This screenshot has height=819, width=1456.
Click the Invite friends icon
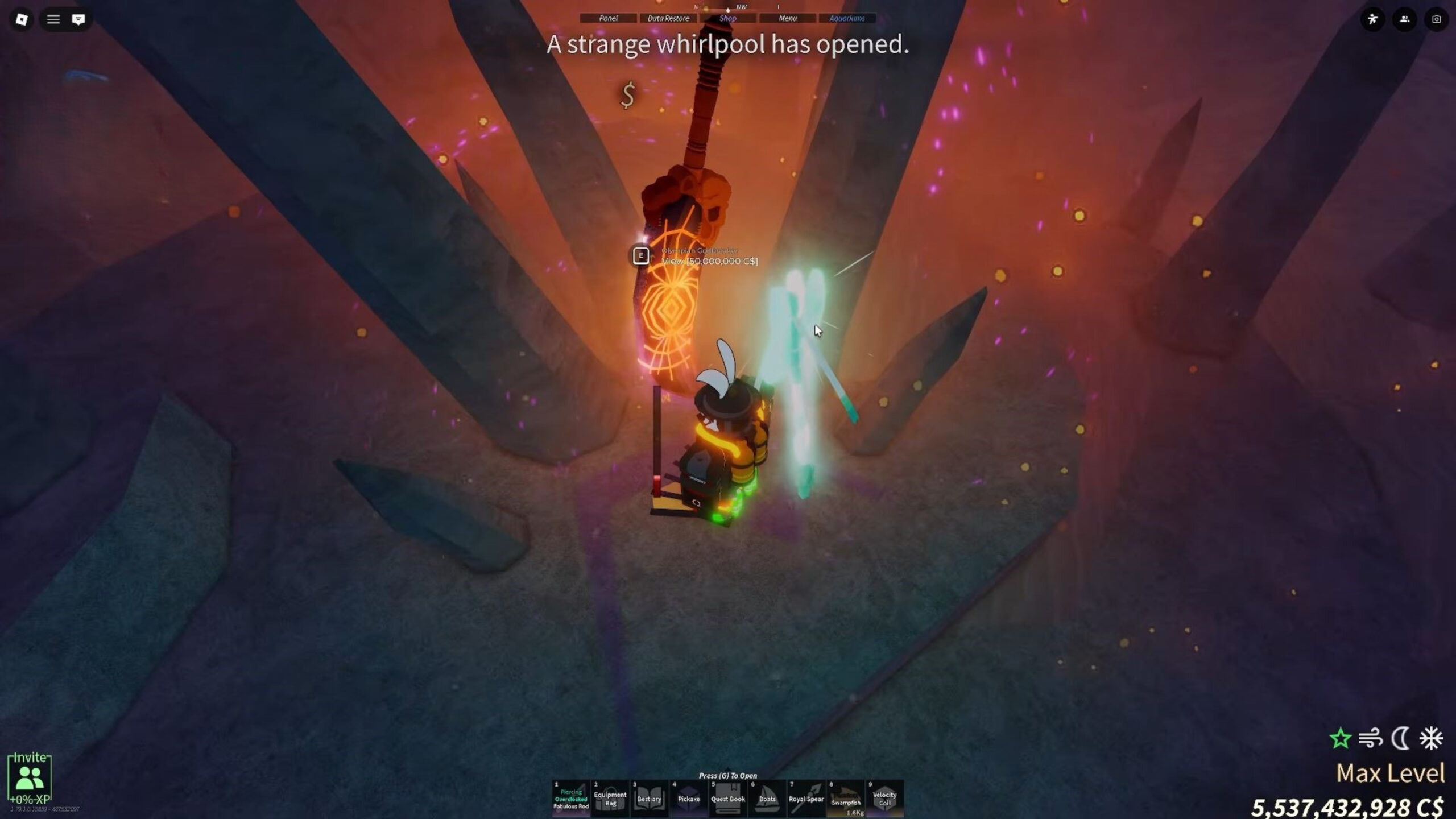(30, 777)
